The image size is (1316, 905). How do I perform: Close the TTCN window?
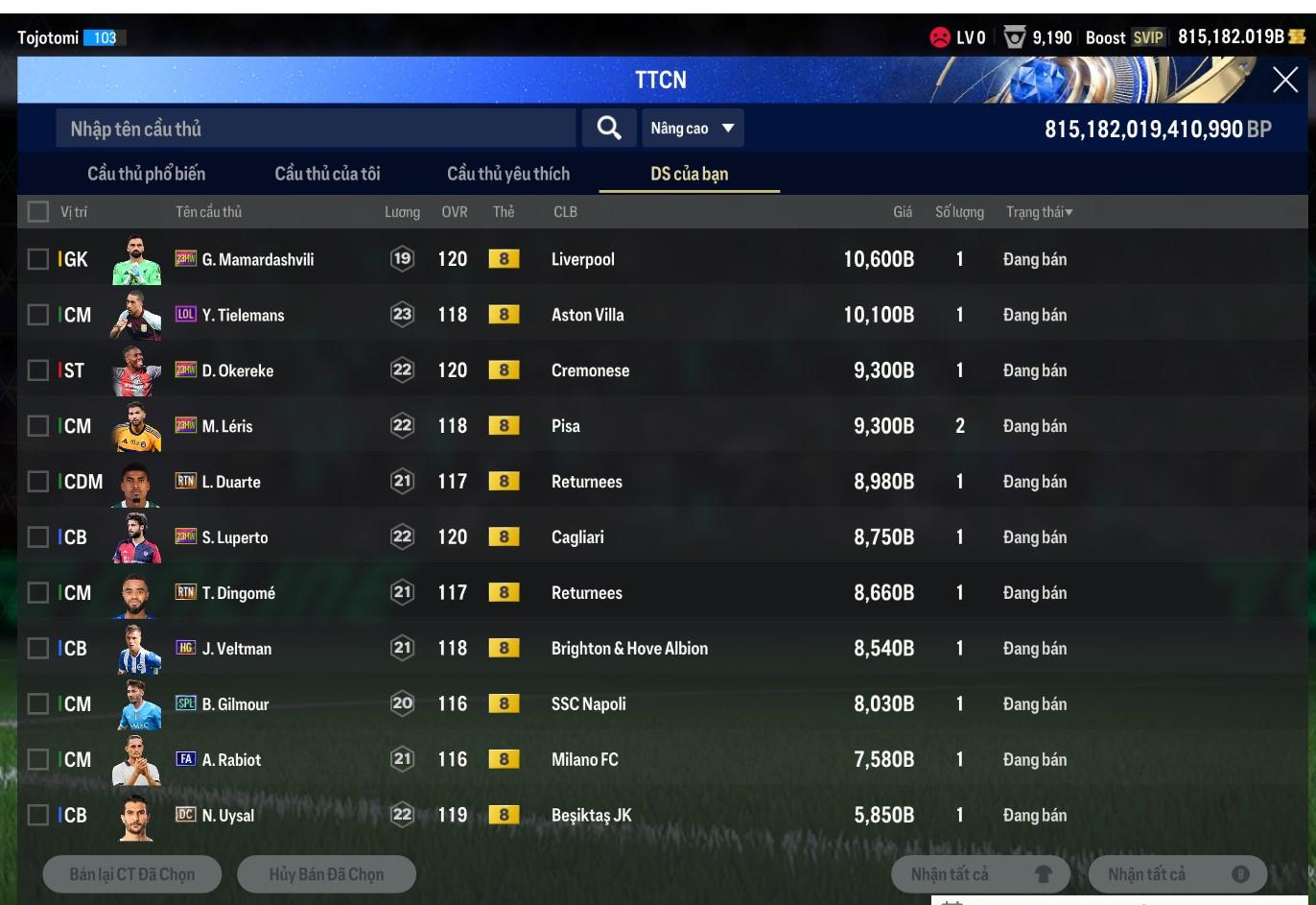click(x=1284, y=80)
